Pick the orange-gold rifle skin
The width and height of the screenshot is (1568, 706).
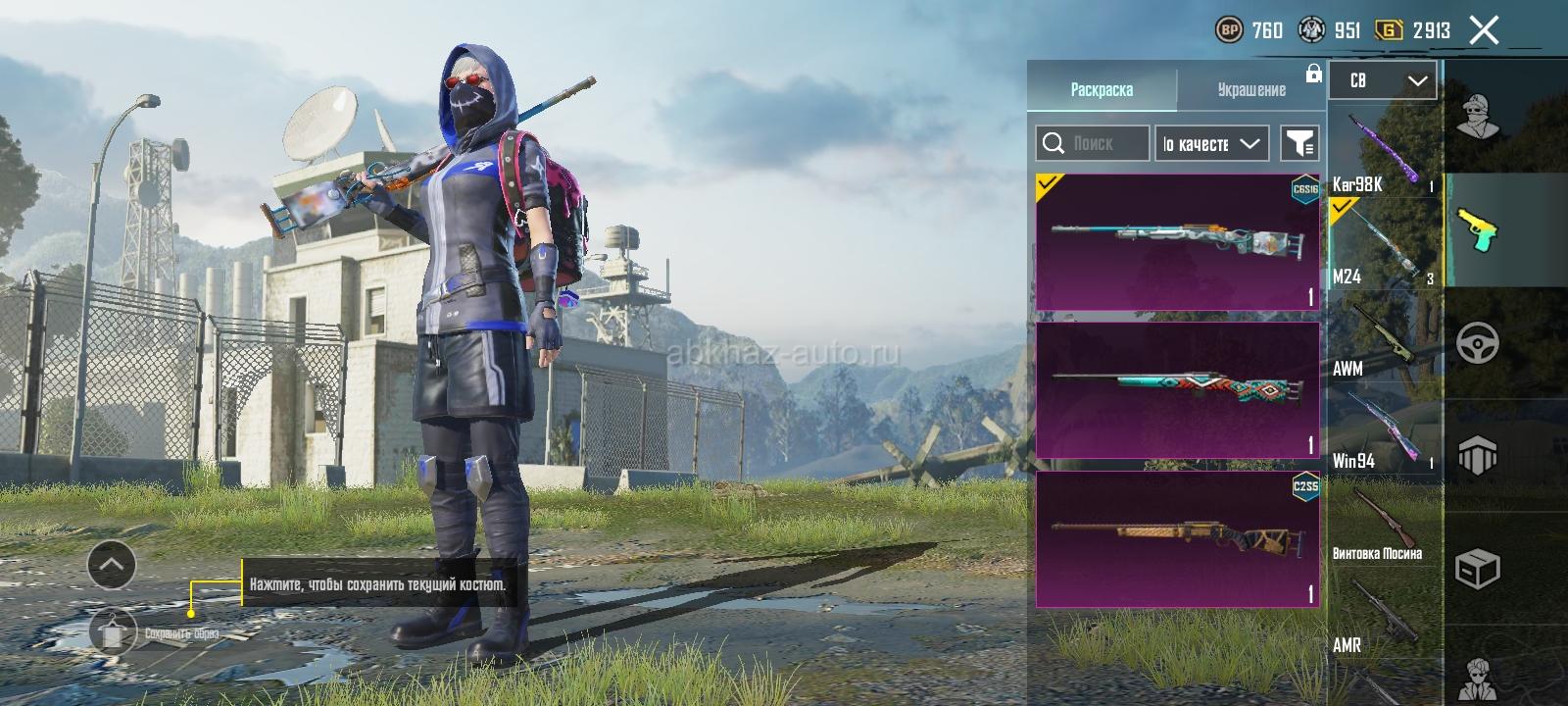[x=1177, y=539]
